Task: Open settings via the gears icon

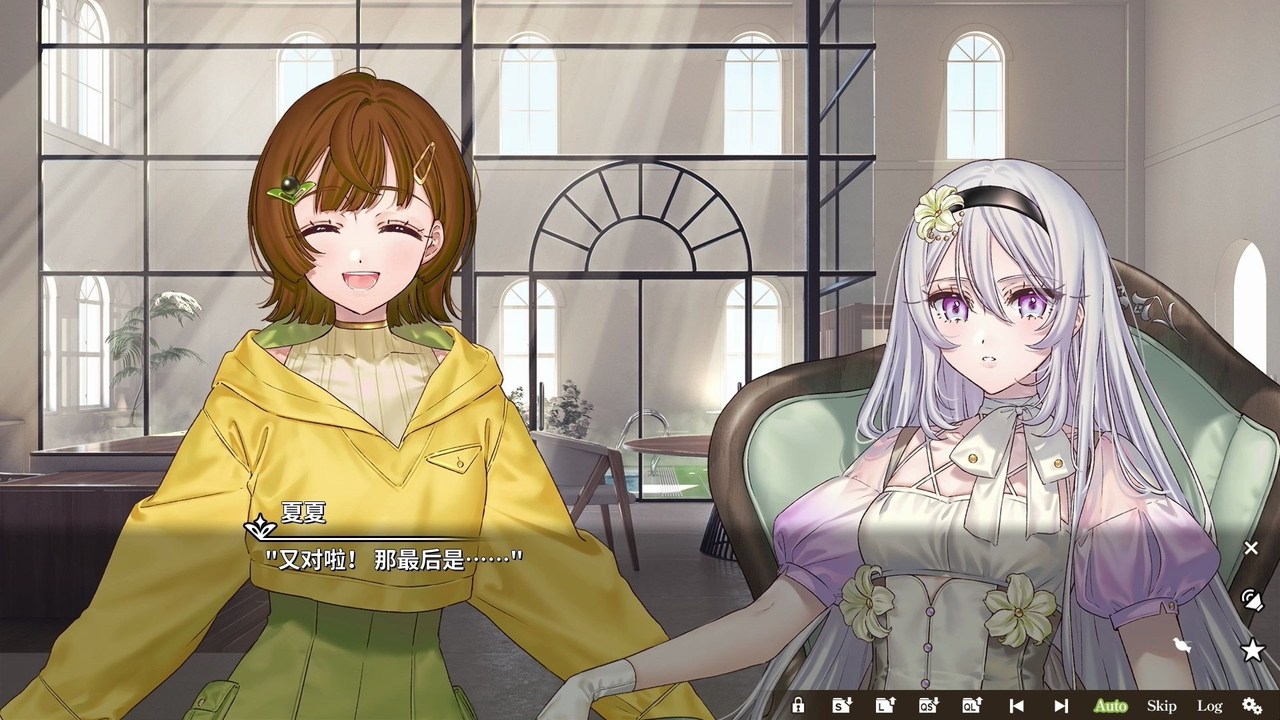Action: pyautogui.click(x=1251, y=706)
